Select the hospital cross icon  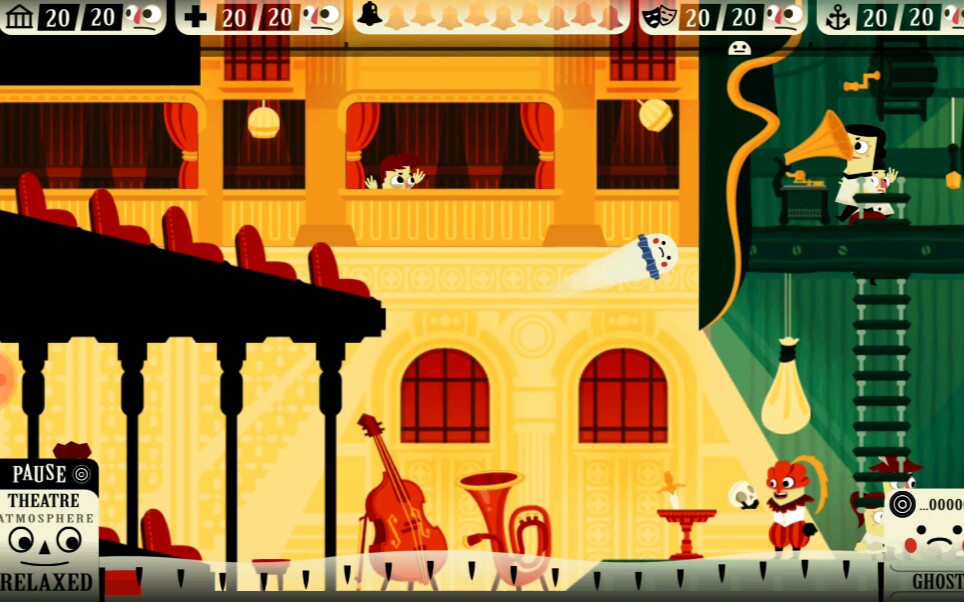(196, 17)
